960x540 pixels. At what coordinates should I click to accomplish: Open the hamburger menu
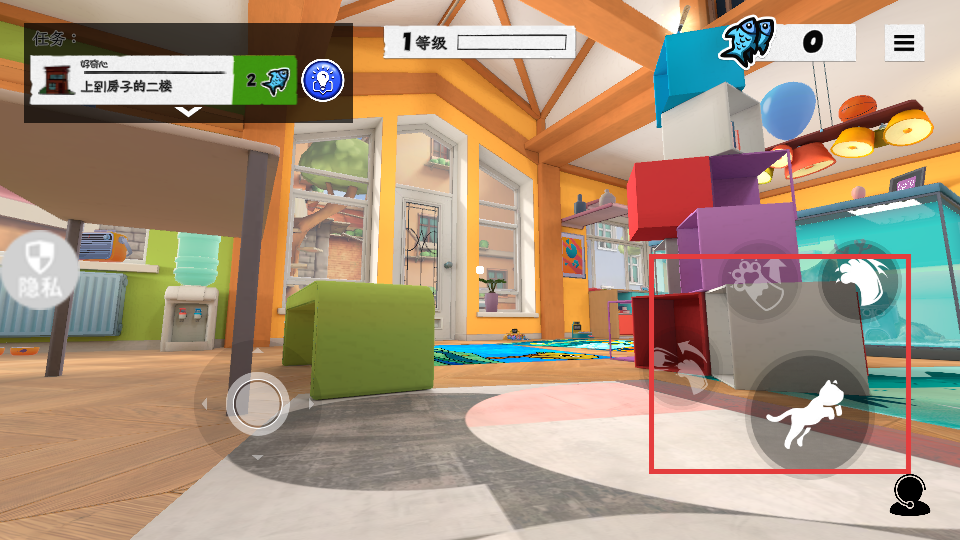[904, 43]
